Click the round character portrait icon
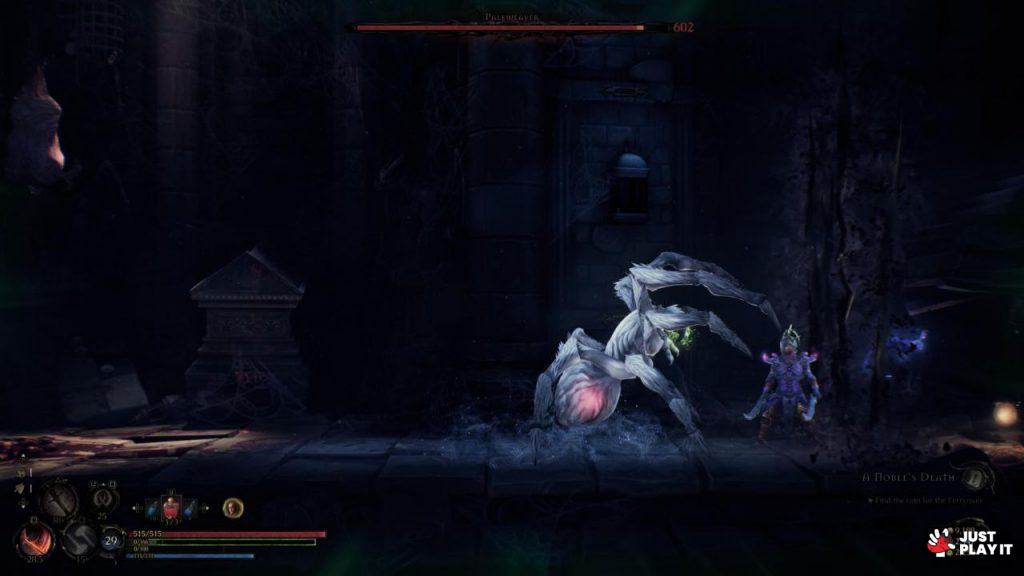1024x576 pixels. tap(233, 508)
